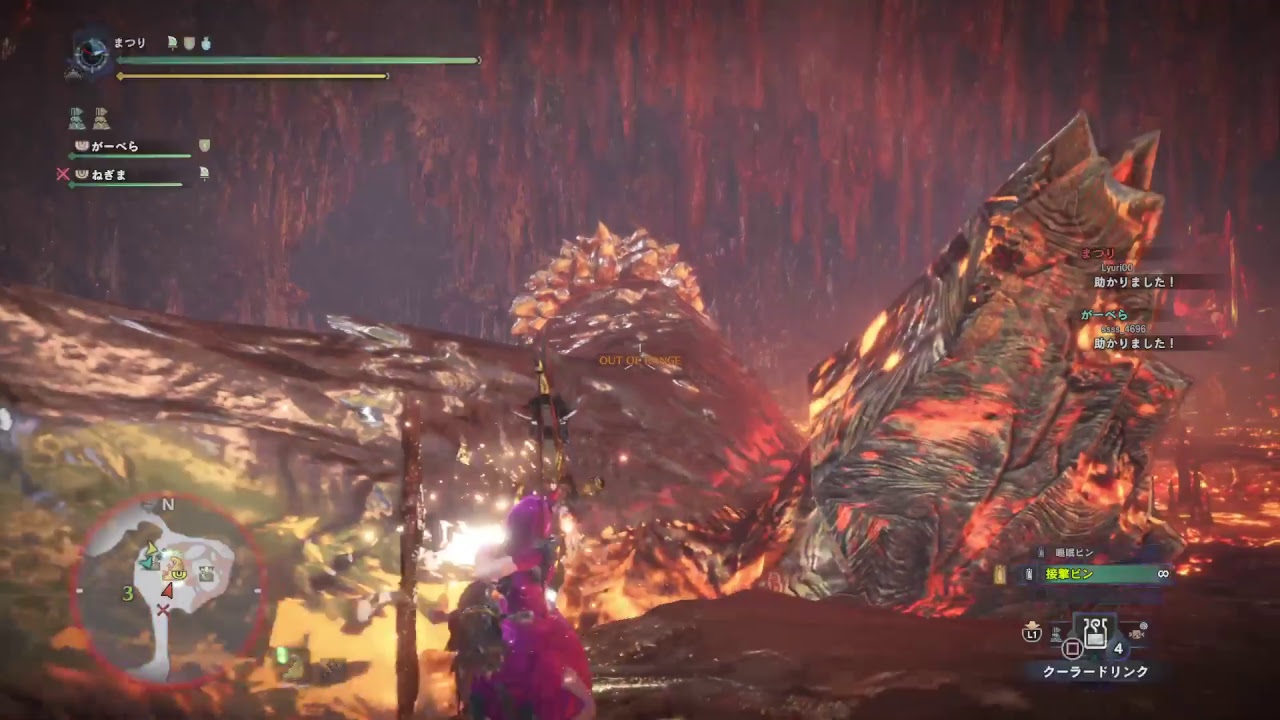Open the circular minimap
This screenshot has height=720, width=1280.
[x=168, y=590]
